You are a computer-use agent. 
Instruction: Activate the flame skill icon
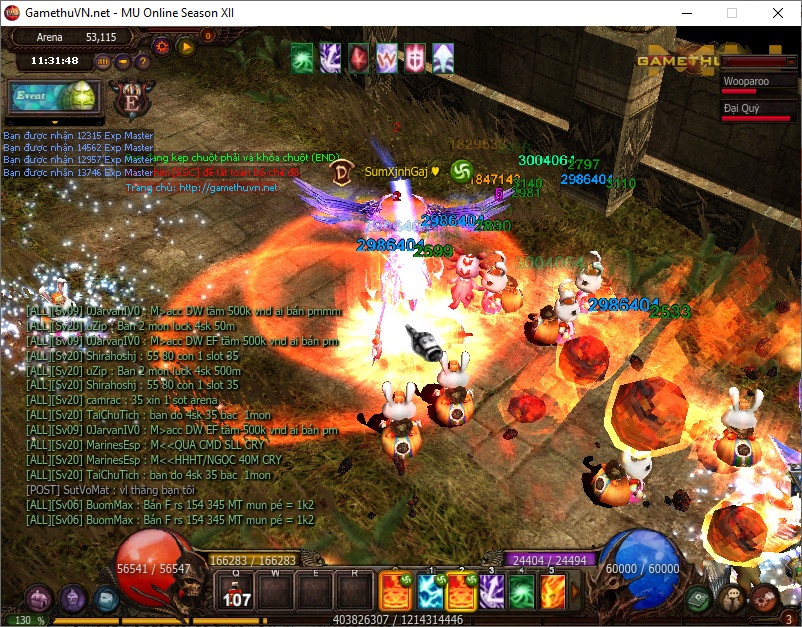click(x=552, y=592)
